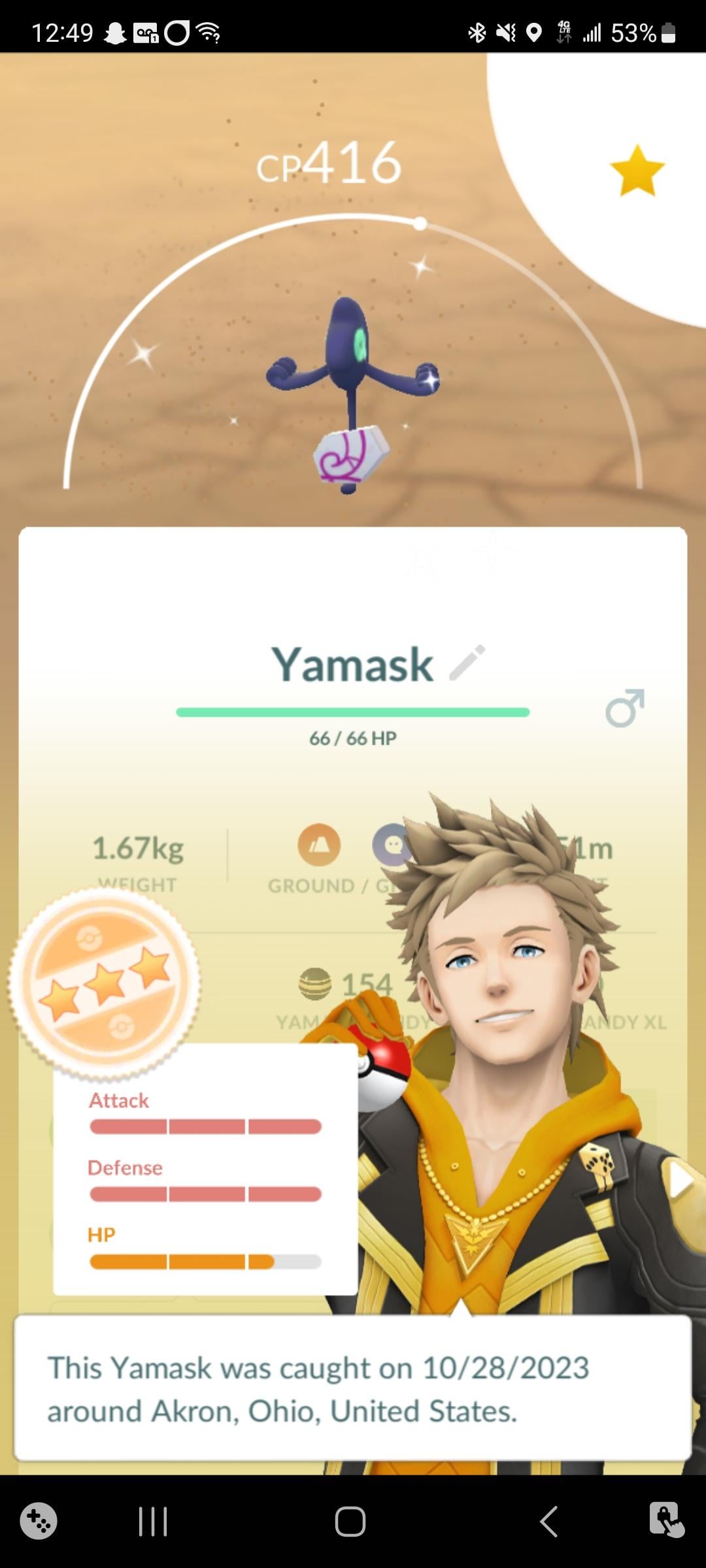Screen dimensions: 706x1568
Task: Toggle the favorite star icon
Action: point(637,171)
